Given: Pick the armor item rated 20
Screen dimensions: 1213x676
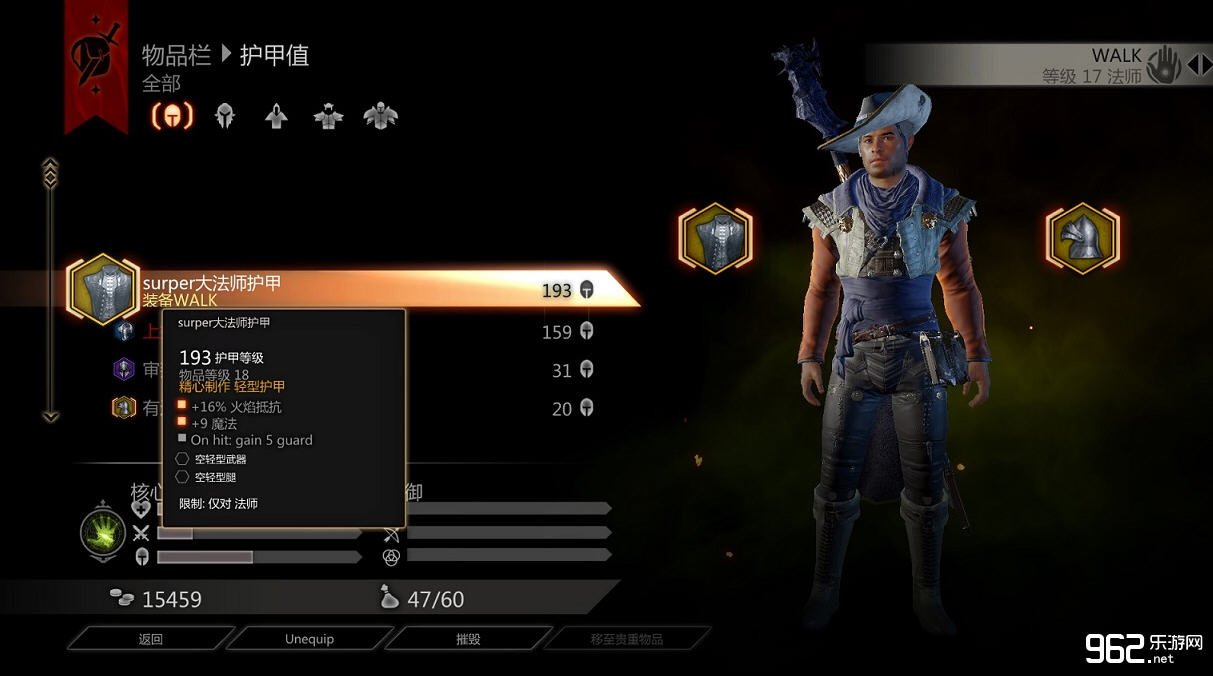Looking at the screenshot, I should click(500, 408).
